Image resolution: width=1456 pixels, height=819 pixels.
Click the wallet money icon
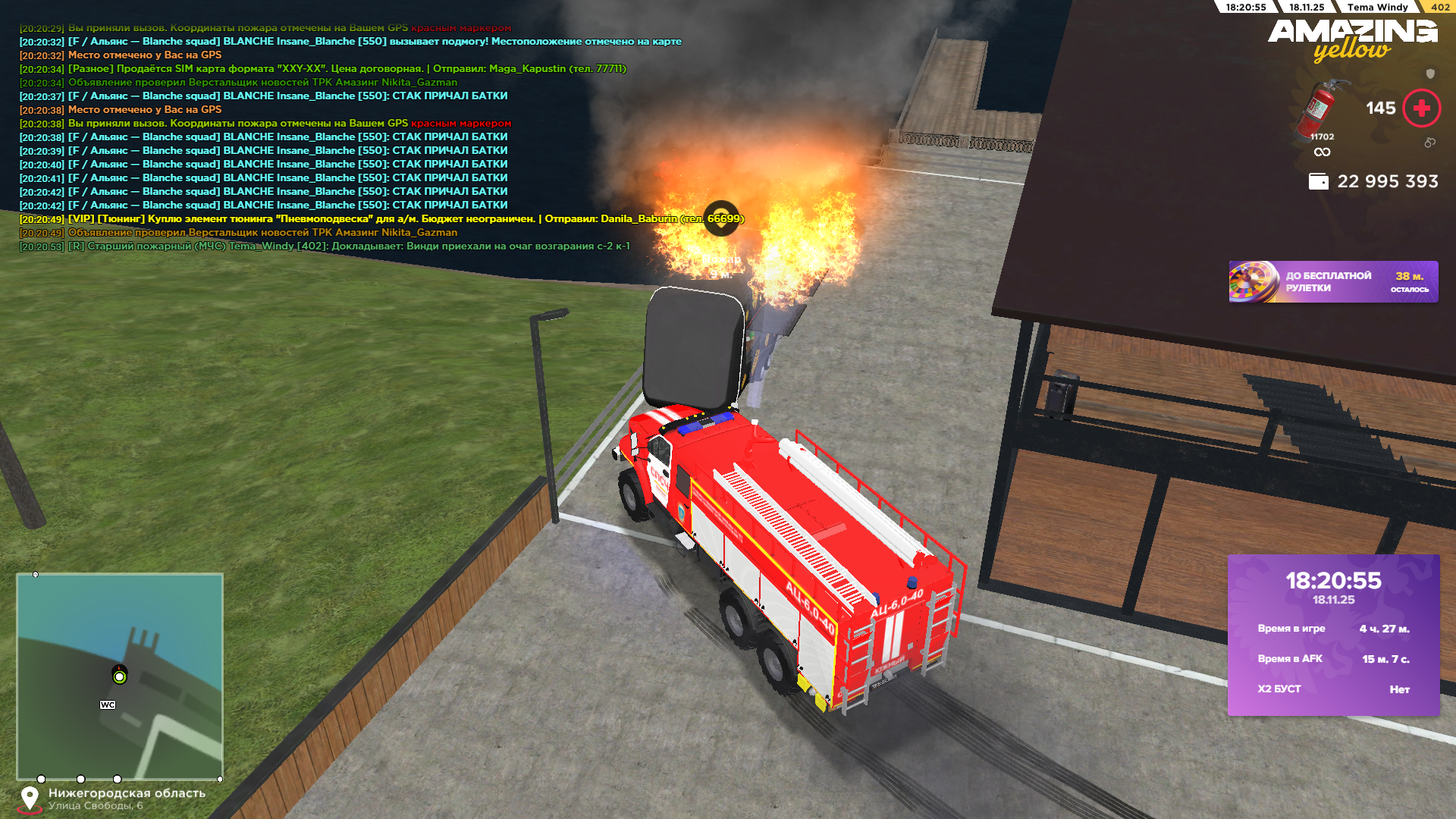[x=1318, y=182]
